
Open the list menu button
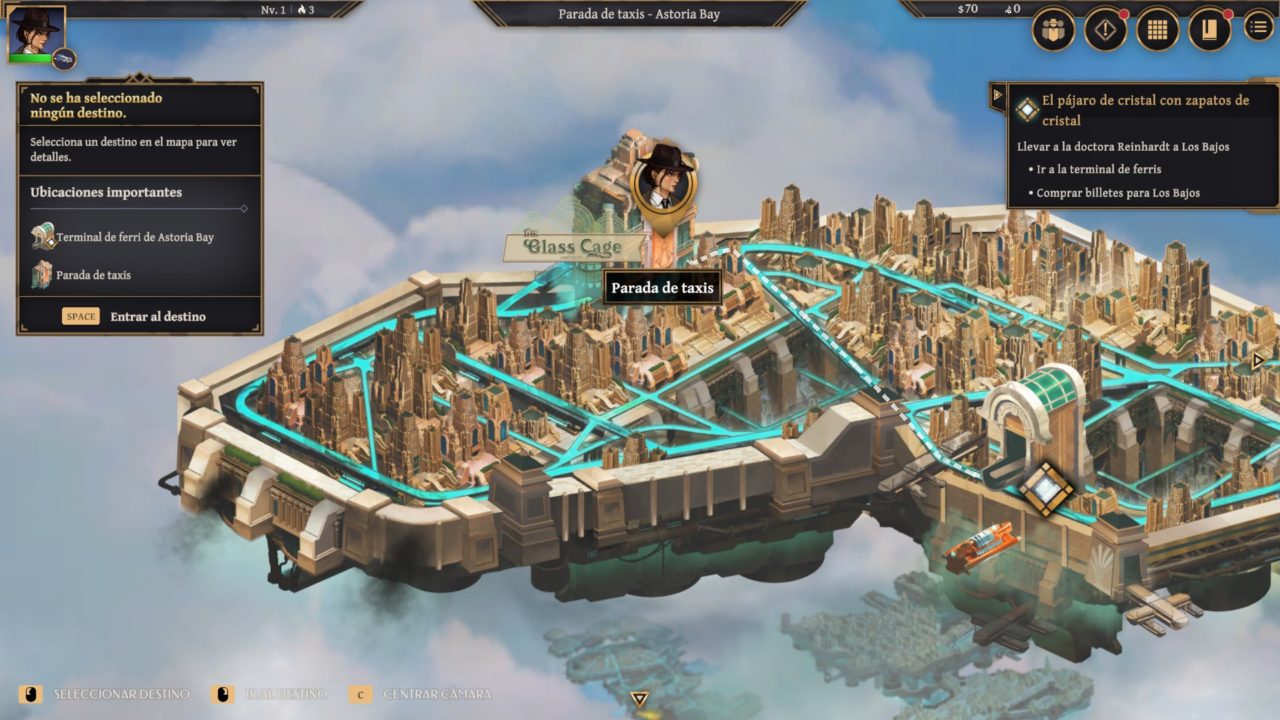coord(1258,27)
